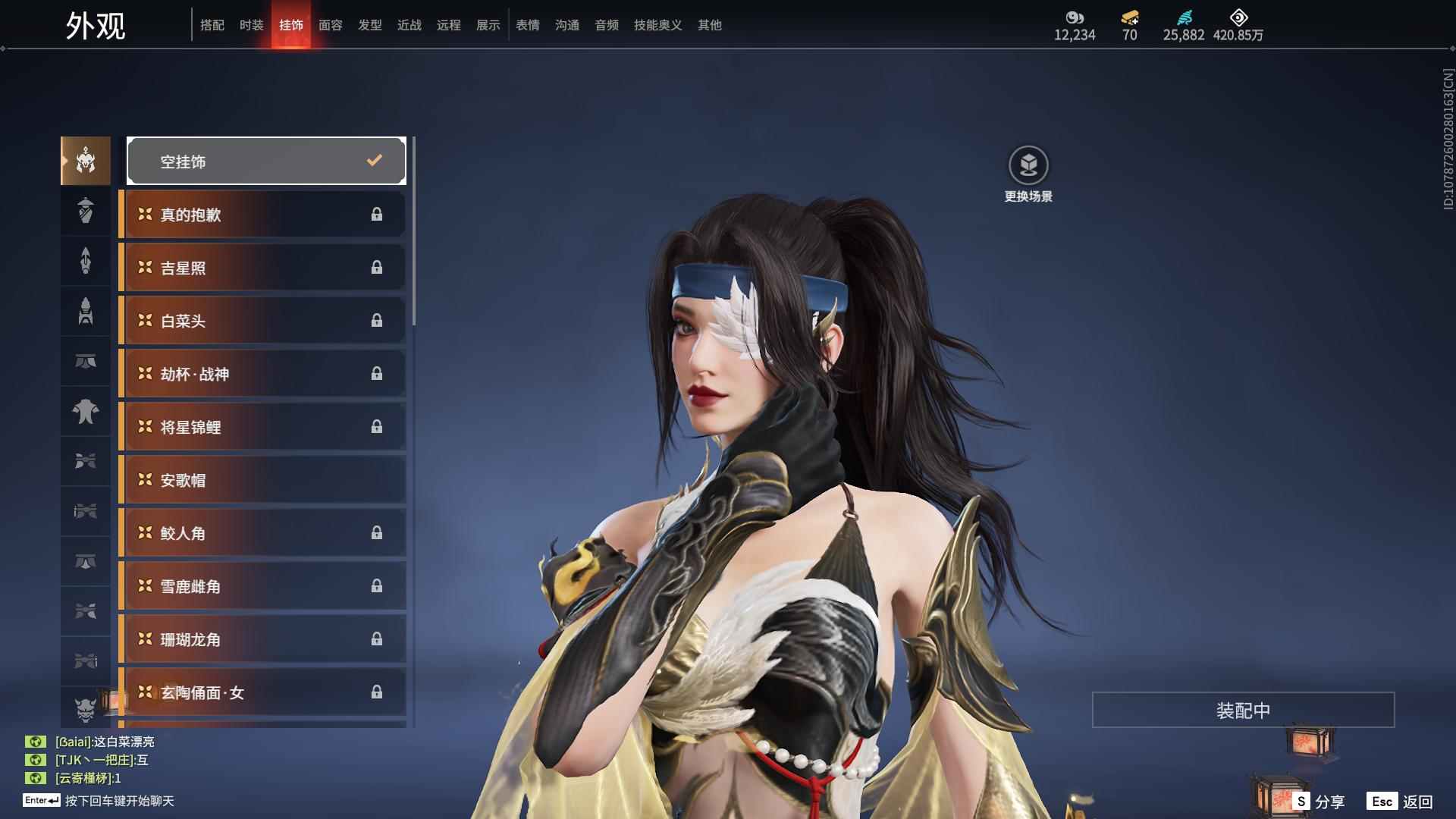
Task: Open the 其他 tab
Action: [x=710, y=25]
